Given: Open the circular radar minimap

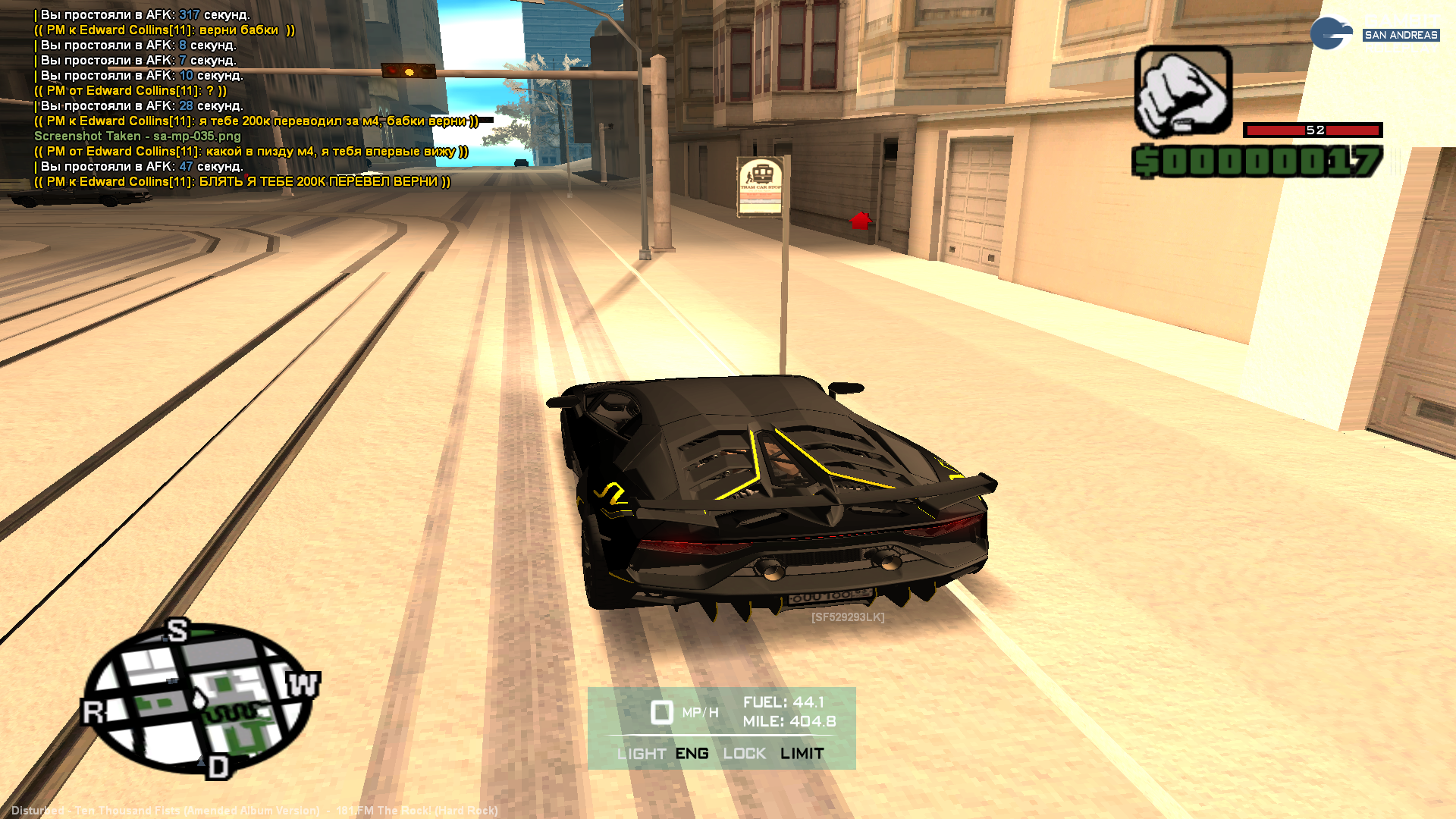Looking at the screenshot, I should [199, 698].
